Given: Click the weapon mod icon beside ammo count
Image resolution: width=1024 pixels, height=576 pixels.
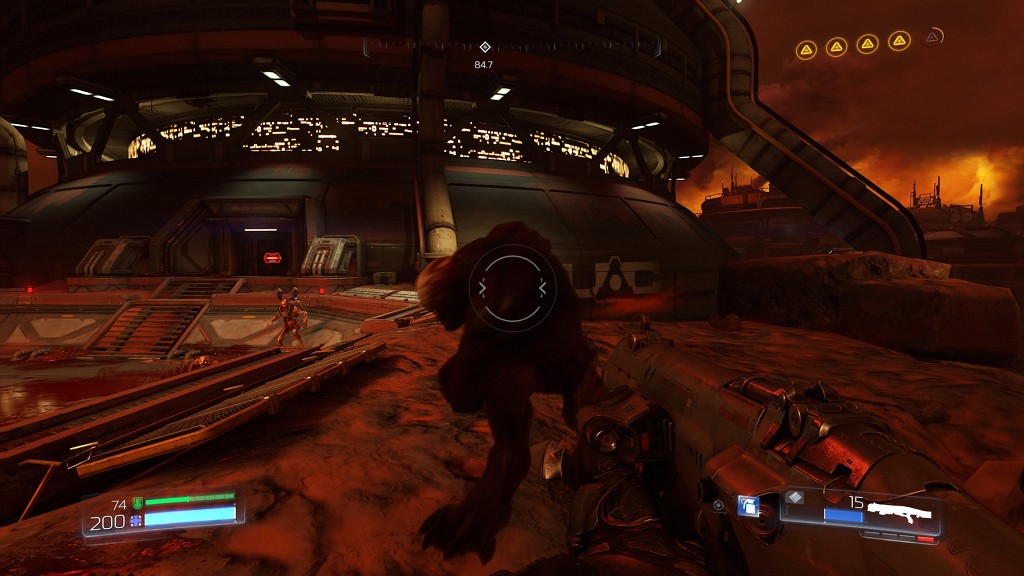Looking at the screenshot, I should coord(795,497).
